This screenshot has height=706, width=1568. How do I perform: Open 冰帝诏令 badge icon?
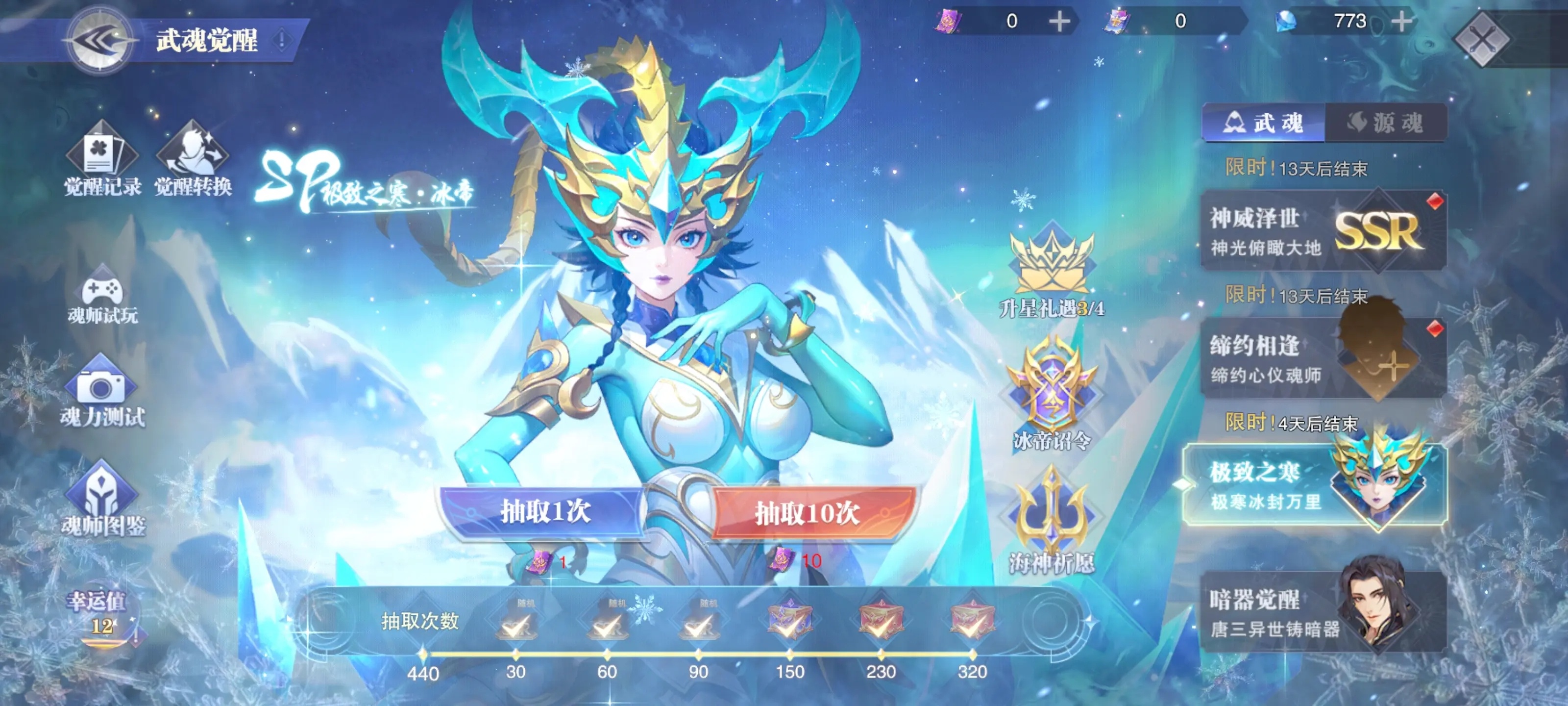[1052, 394]
